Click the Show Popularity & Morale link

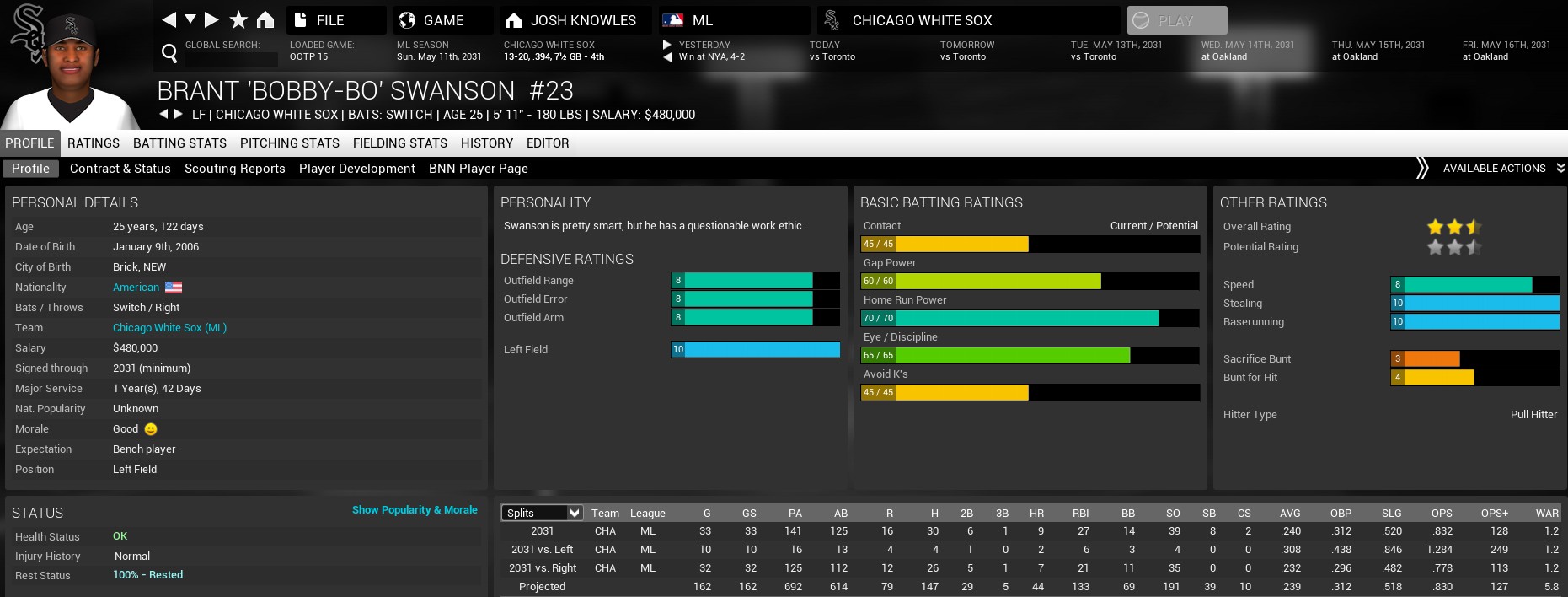pos(415,510)
